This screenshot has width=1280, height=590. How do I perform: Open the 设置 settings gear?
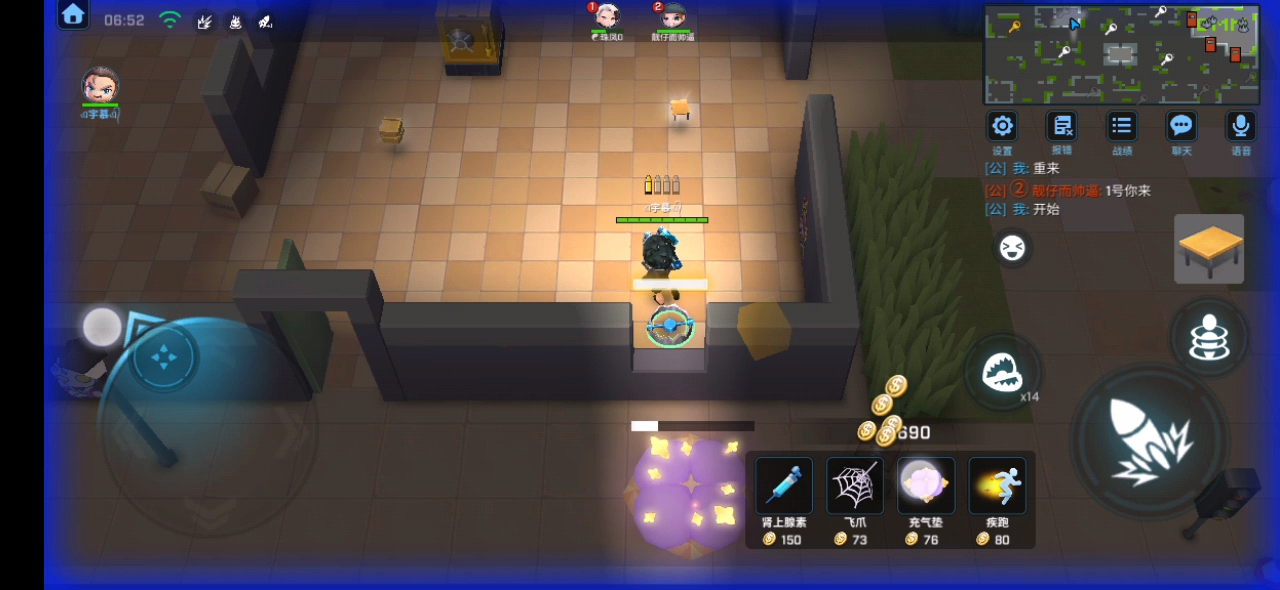[x=1002, y=127]
